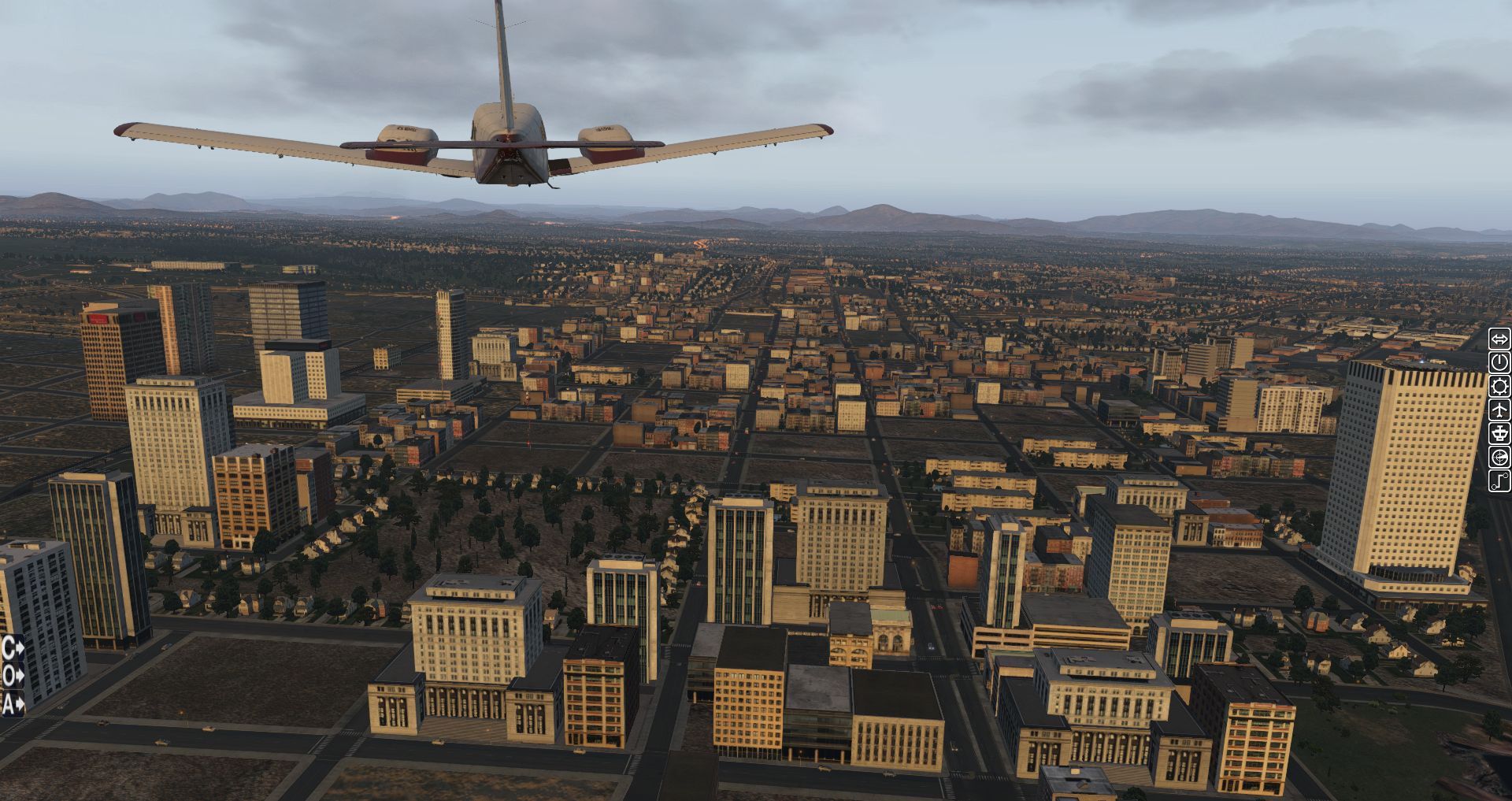This screenshot has height=801, width=1512.
Task: Select the airplane icon in the toolbar
Action: point(1499,410)
